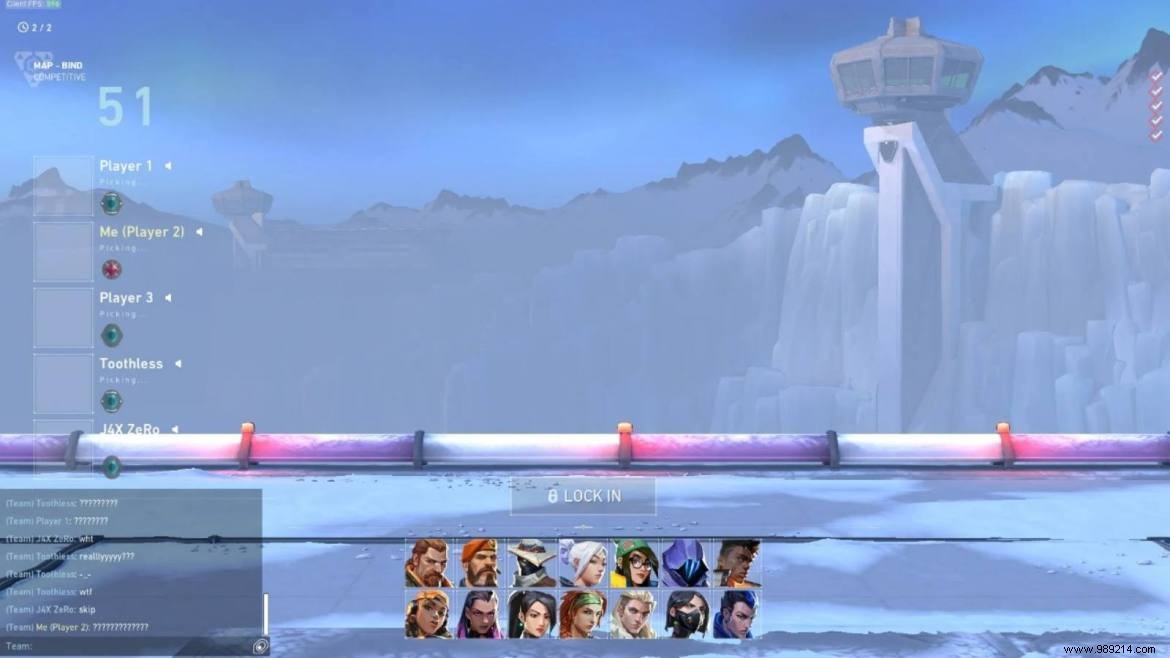The image size is (1170, 658).
Task: Select the Sova agent portrait
Action: pos(634,614)
